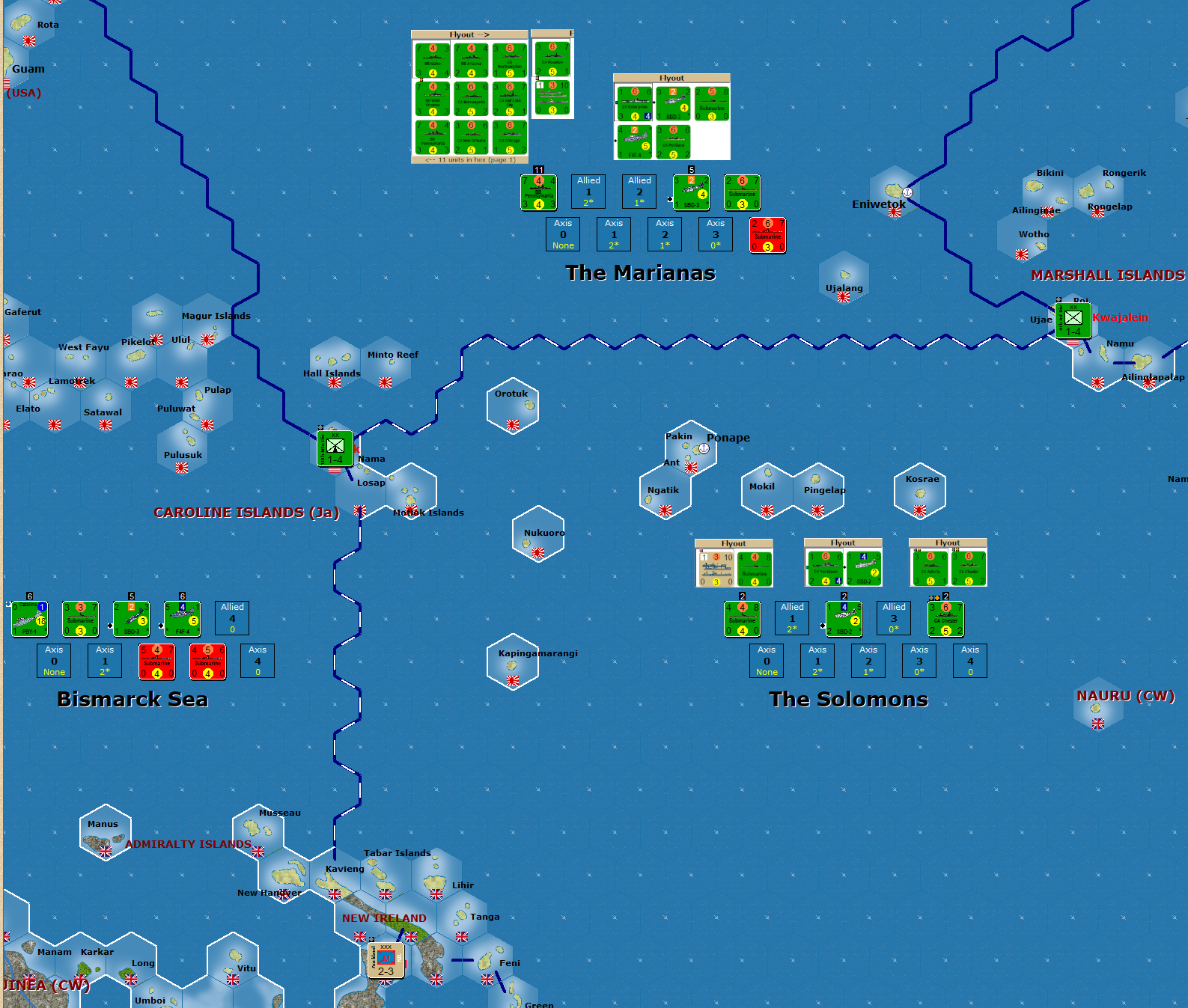Select the CV Enterprise carrier counter in the Flyout

point(635,103)
